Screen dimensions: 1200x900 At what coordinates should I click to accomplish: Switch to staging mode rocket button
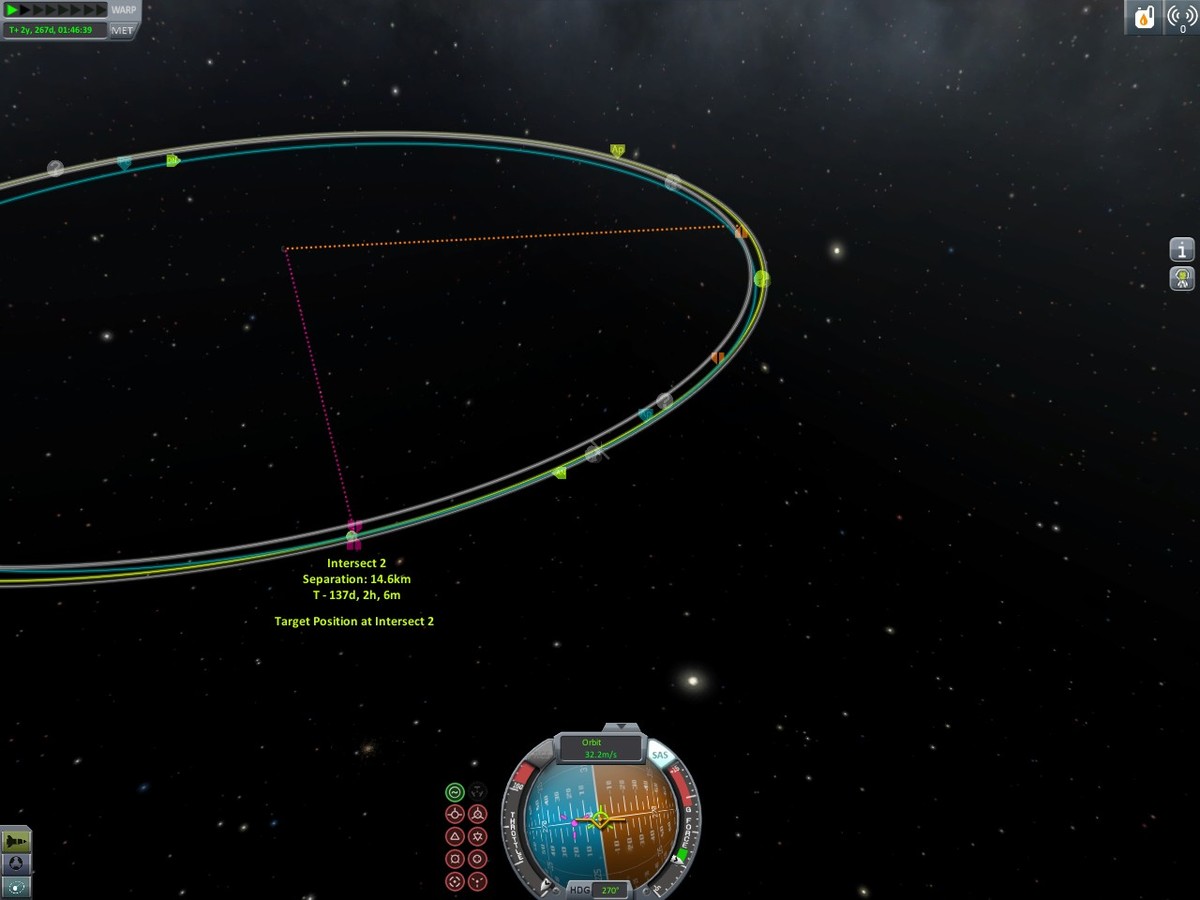point(17,841)
